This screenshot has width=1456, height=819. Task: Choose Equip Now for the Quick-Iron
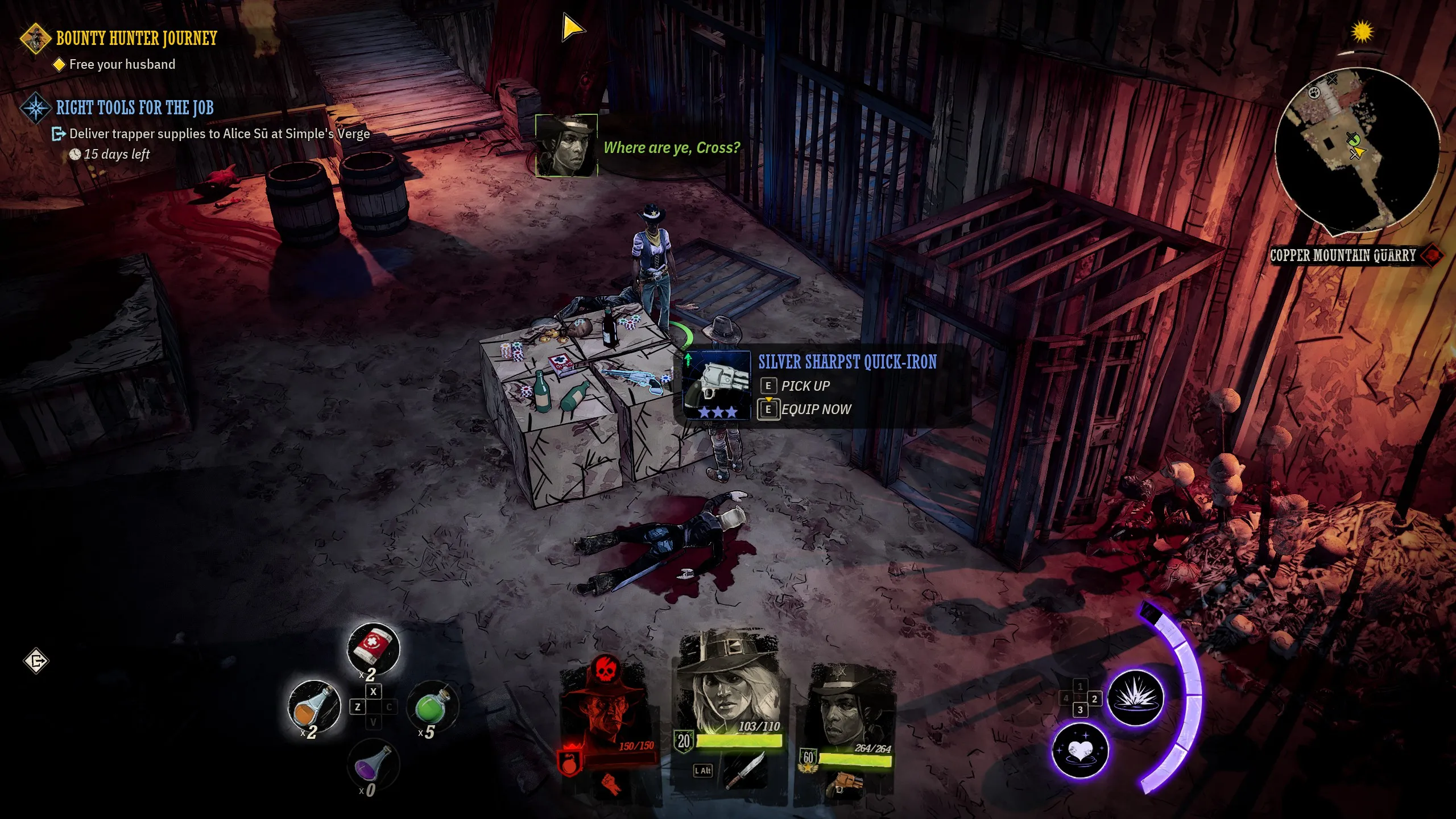coord(816,409)
